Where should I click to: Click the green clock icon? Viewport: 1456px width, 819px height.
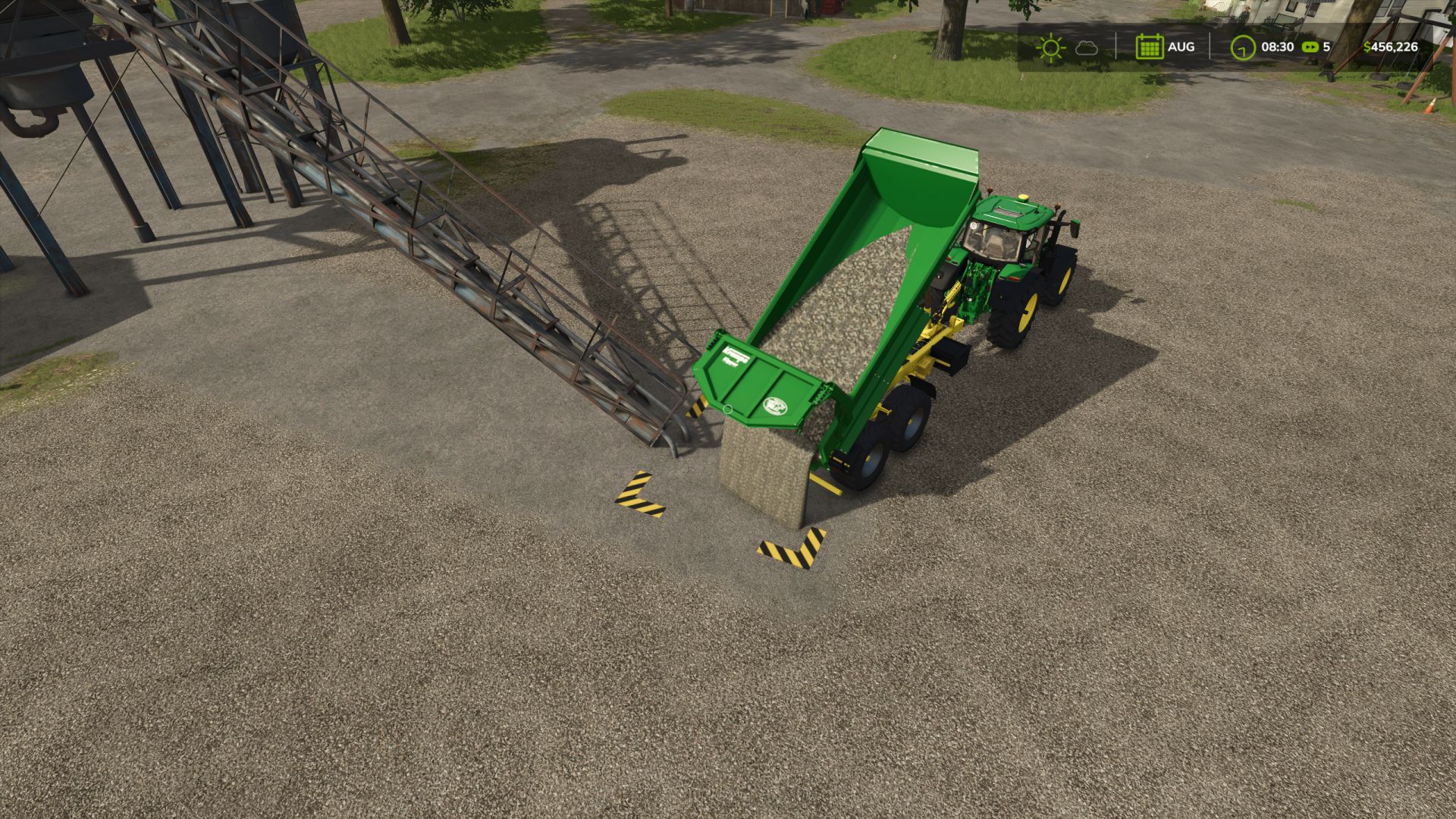tap(1242, 47)
